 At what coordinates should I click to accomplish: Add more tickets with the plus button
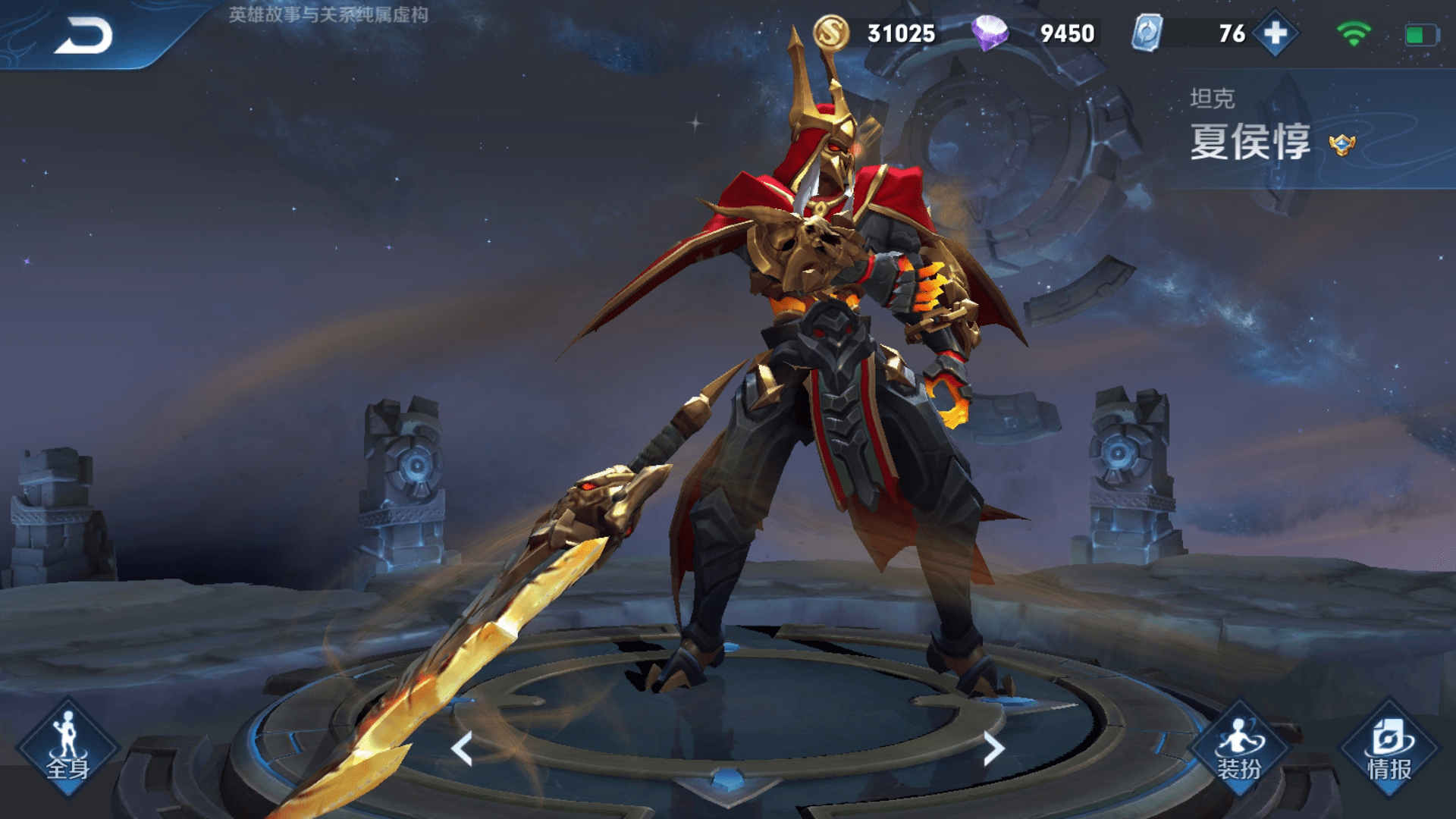click(x=1276, y=33)
